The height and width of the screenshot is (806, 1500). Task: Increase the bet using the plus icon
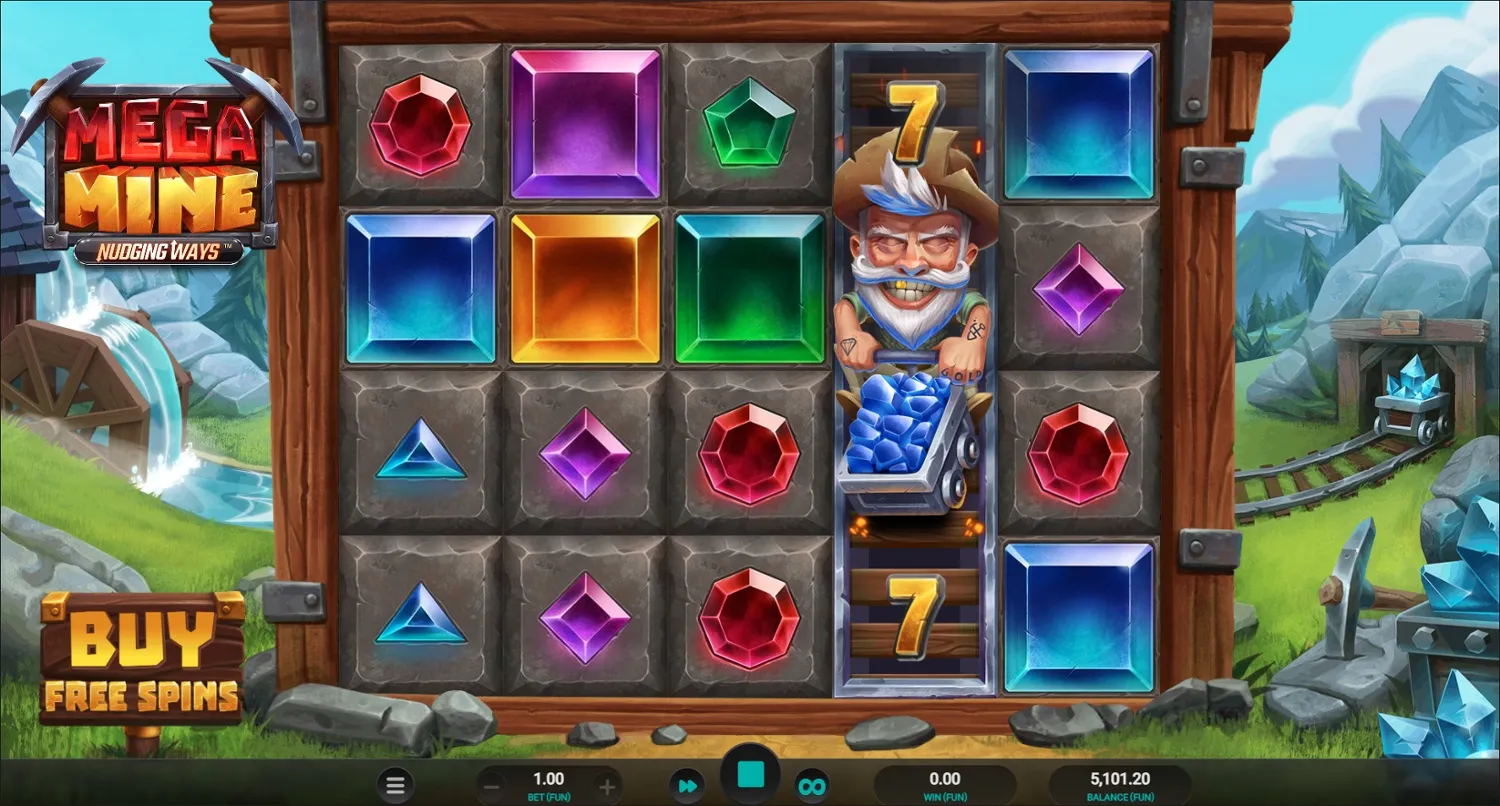click(x=604, y=785)
